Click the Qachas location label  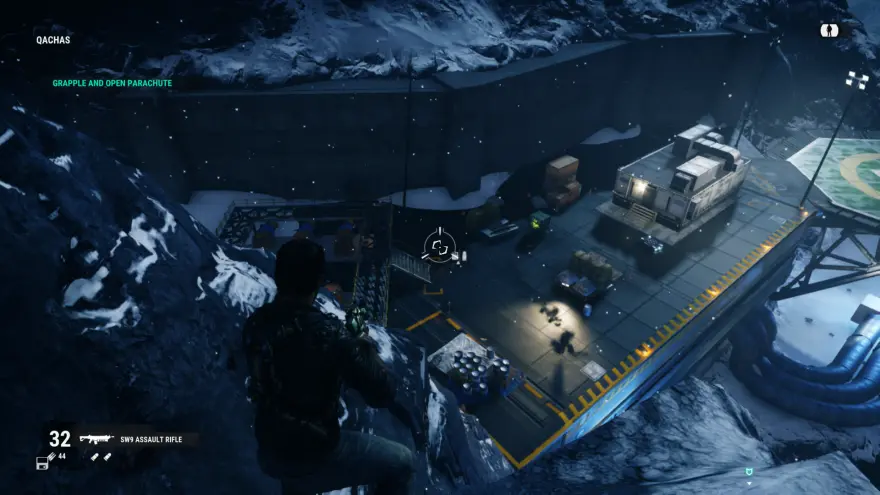tap(54, 41)
